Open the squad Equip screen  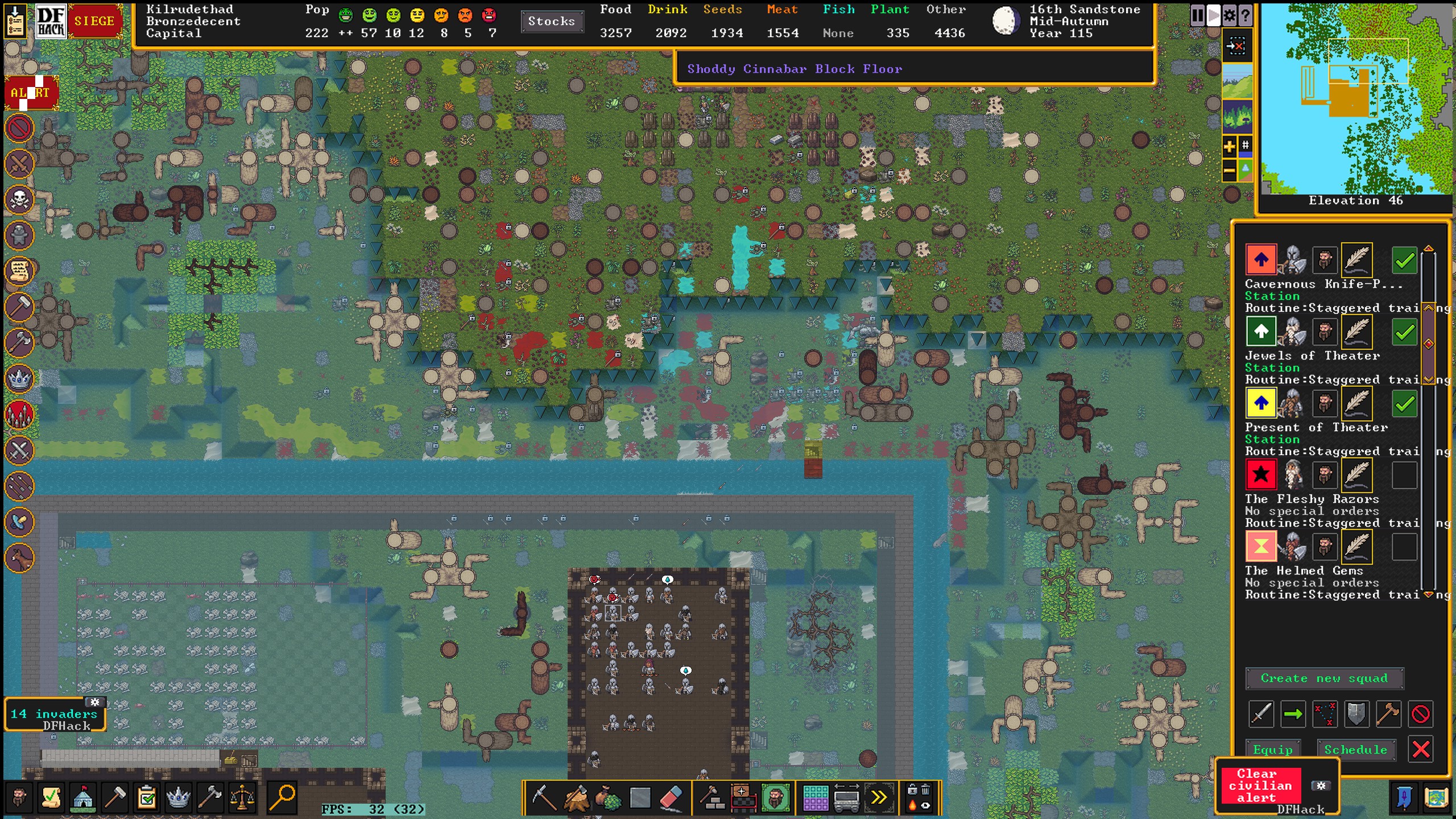pyautogui.click(x=1273, y=750)
